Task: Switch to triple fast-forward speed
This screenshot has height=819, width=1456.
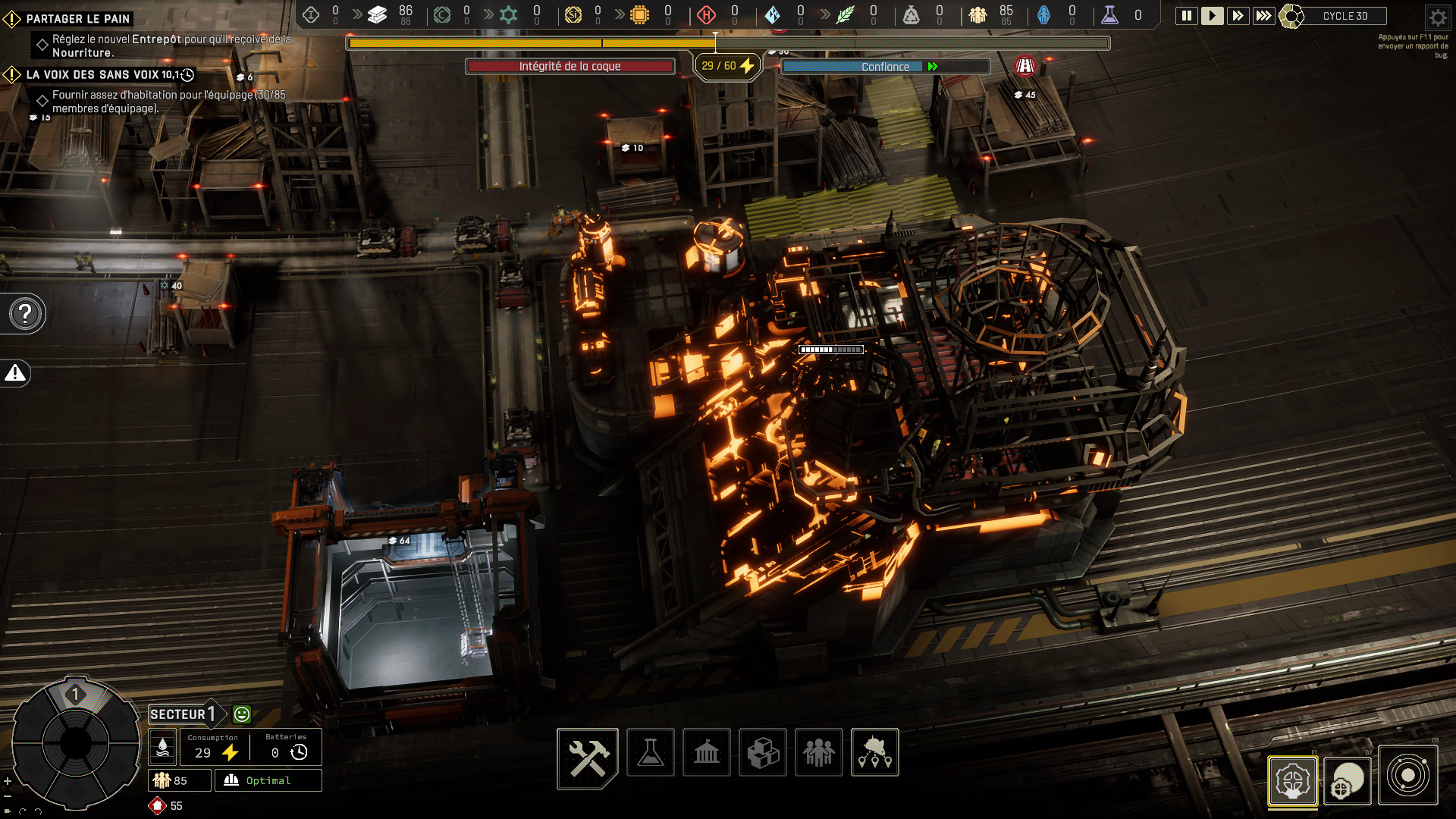Action: pos(1263,16)
